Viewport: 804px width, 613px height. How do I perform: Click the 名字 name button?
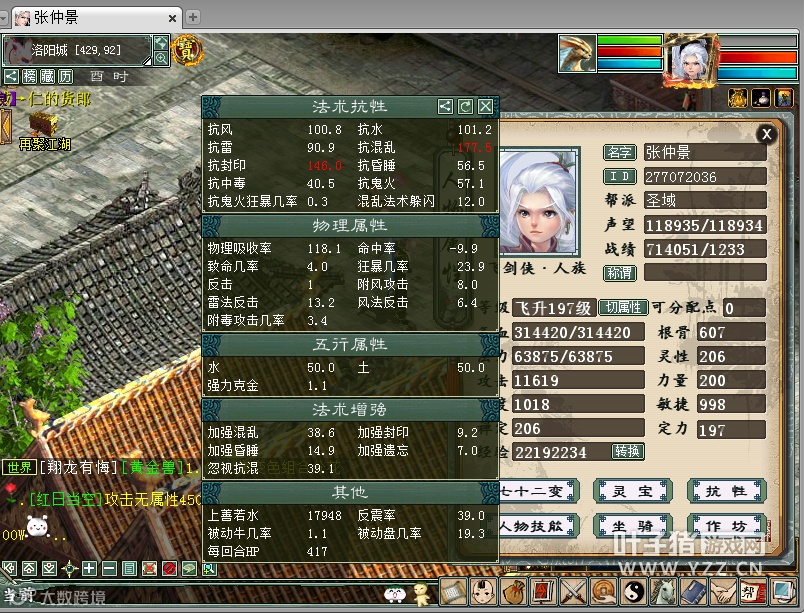click(x=620, y=152)
